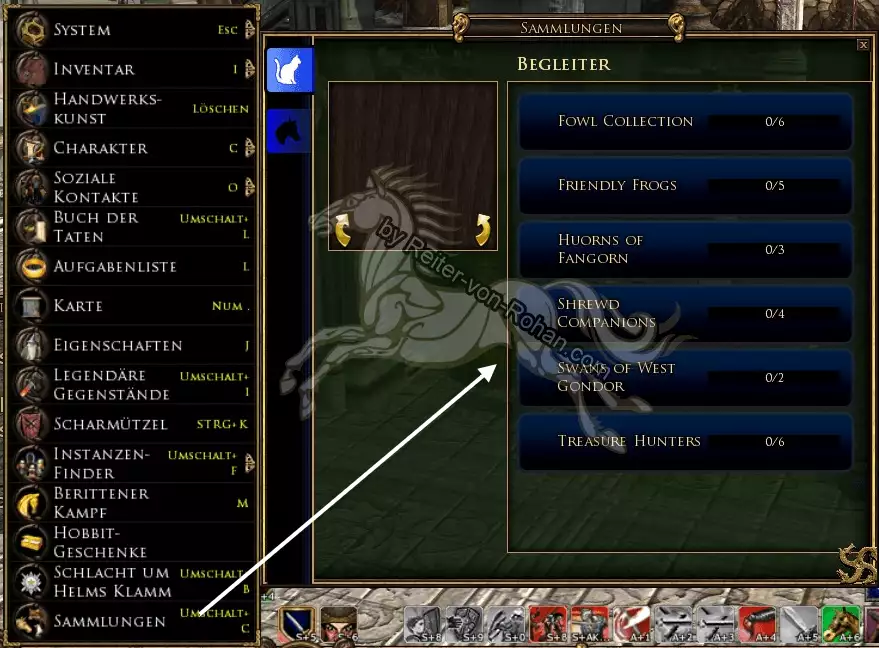Select Sammlungen at the menu bottom
Screen dimensions: 879x648
point(109,621)
